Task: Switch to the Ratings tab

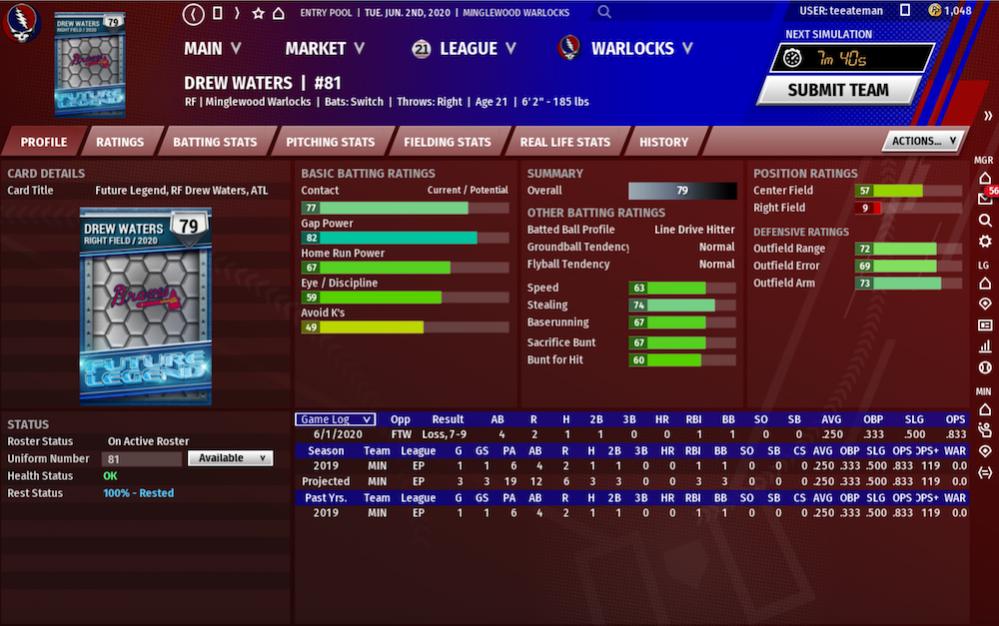Action: tap(119, 142)
